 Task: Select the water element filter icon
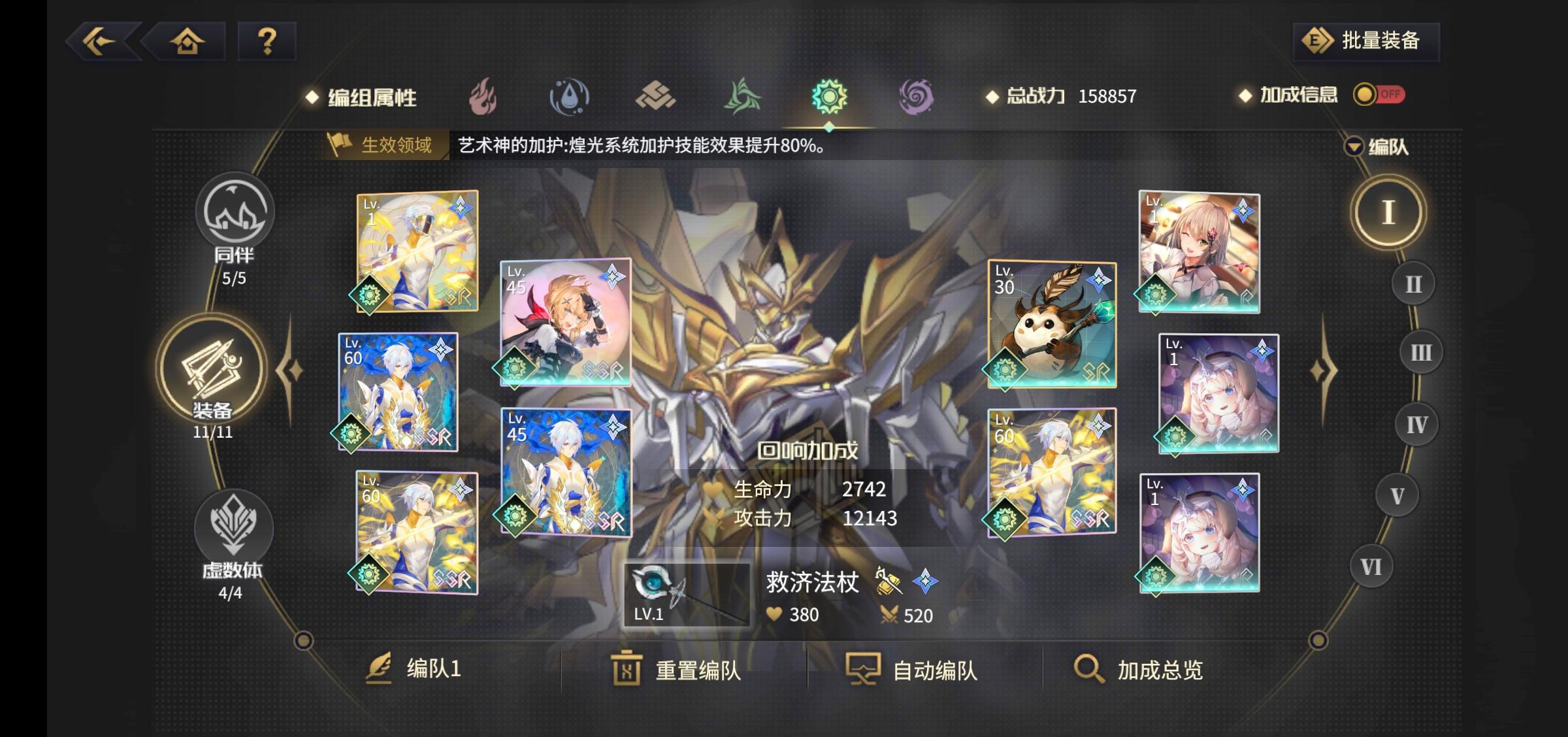coord(570,95)
